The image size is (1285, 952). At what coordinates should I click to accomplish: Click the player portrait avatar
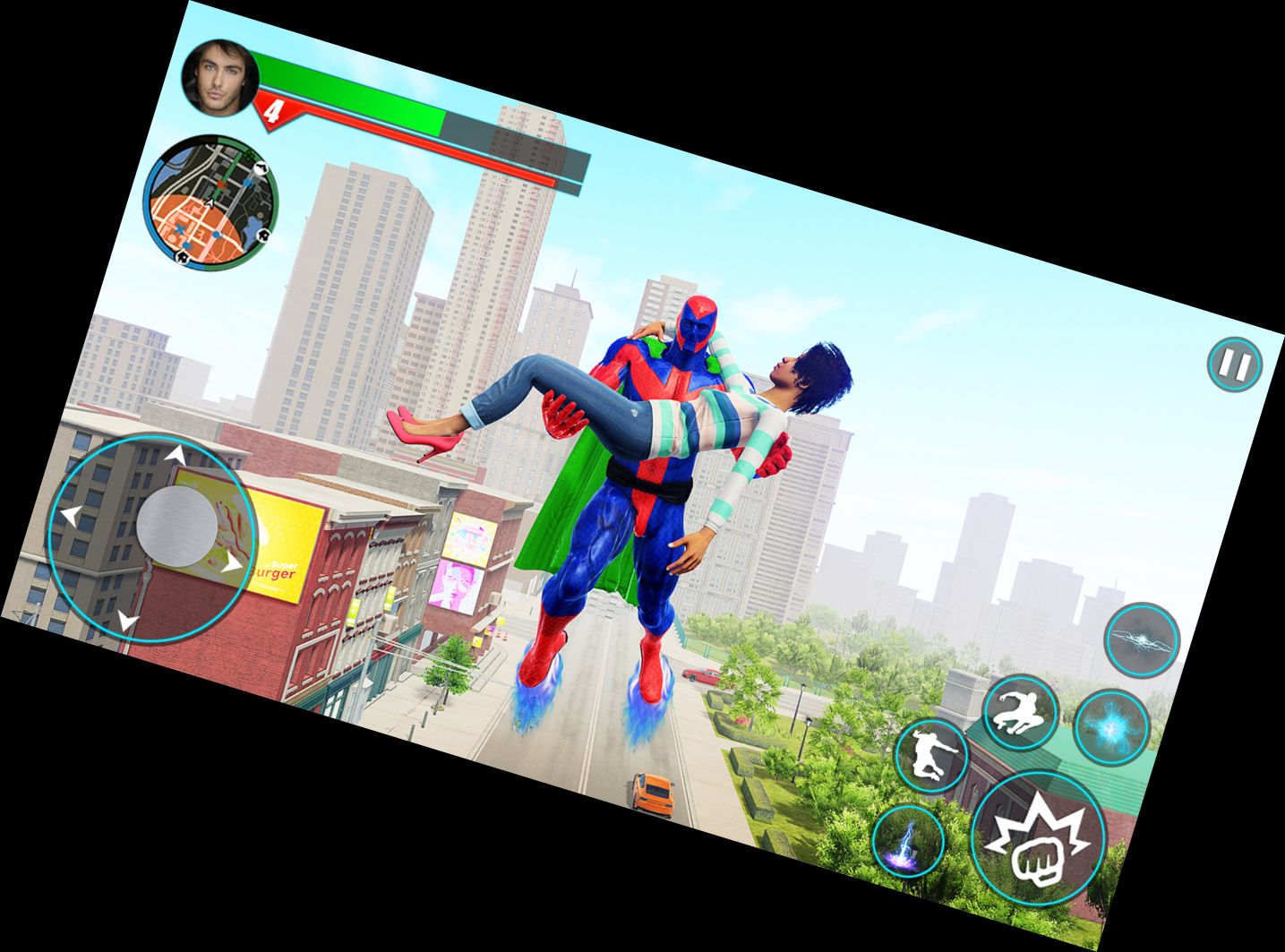point(219,78)
